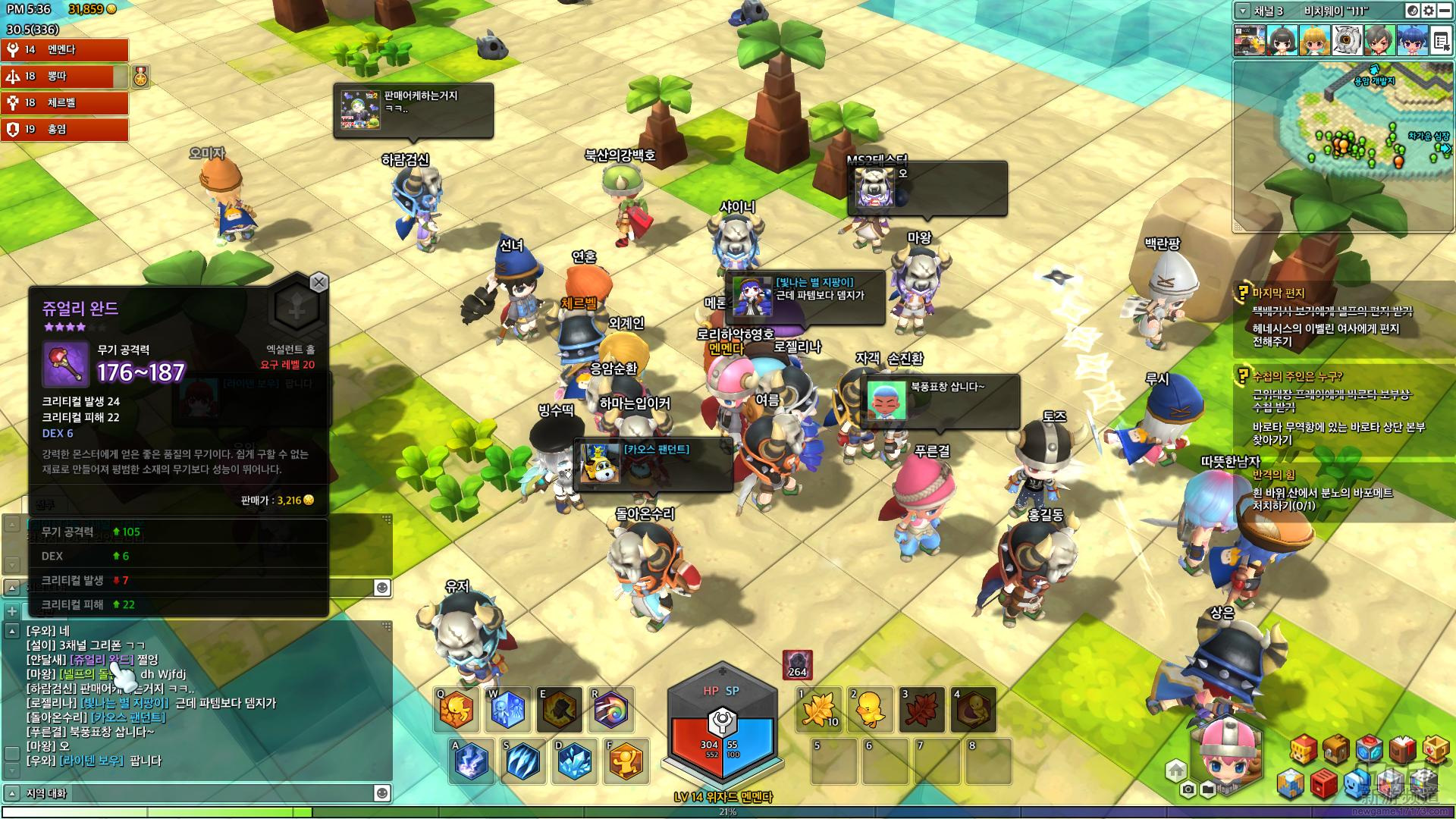This screenshot has width=1456, height=819.
Task: Select party member 체르벨
Action: tap(64, 102)
